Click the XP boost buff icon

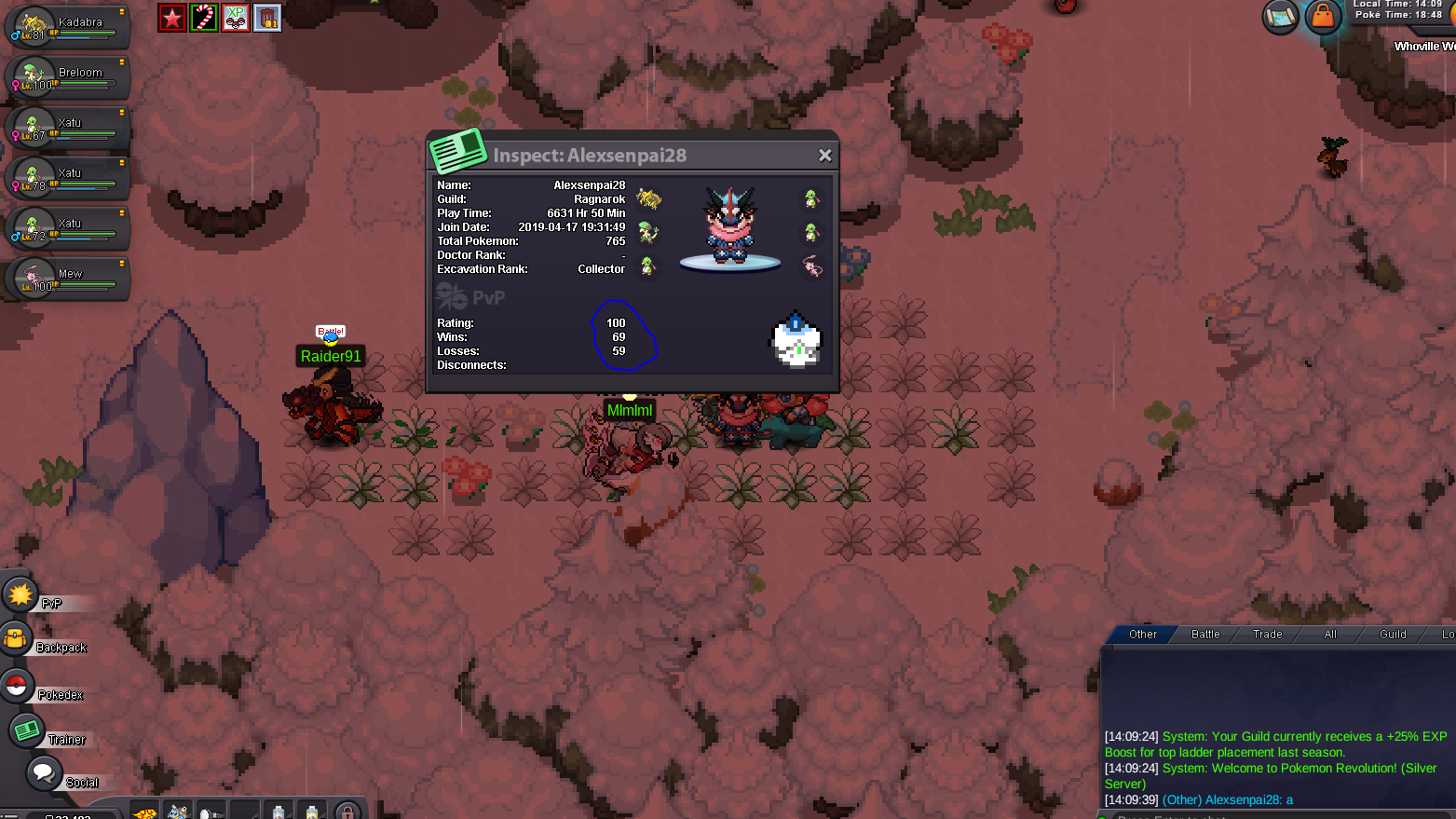click(236, 18)
